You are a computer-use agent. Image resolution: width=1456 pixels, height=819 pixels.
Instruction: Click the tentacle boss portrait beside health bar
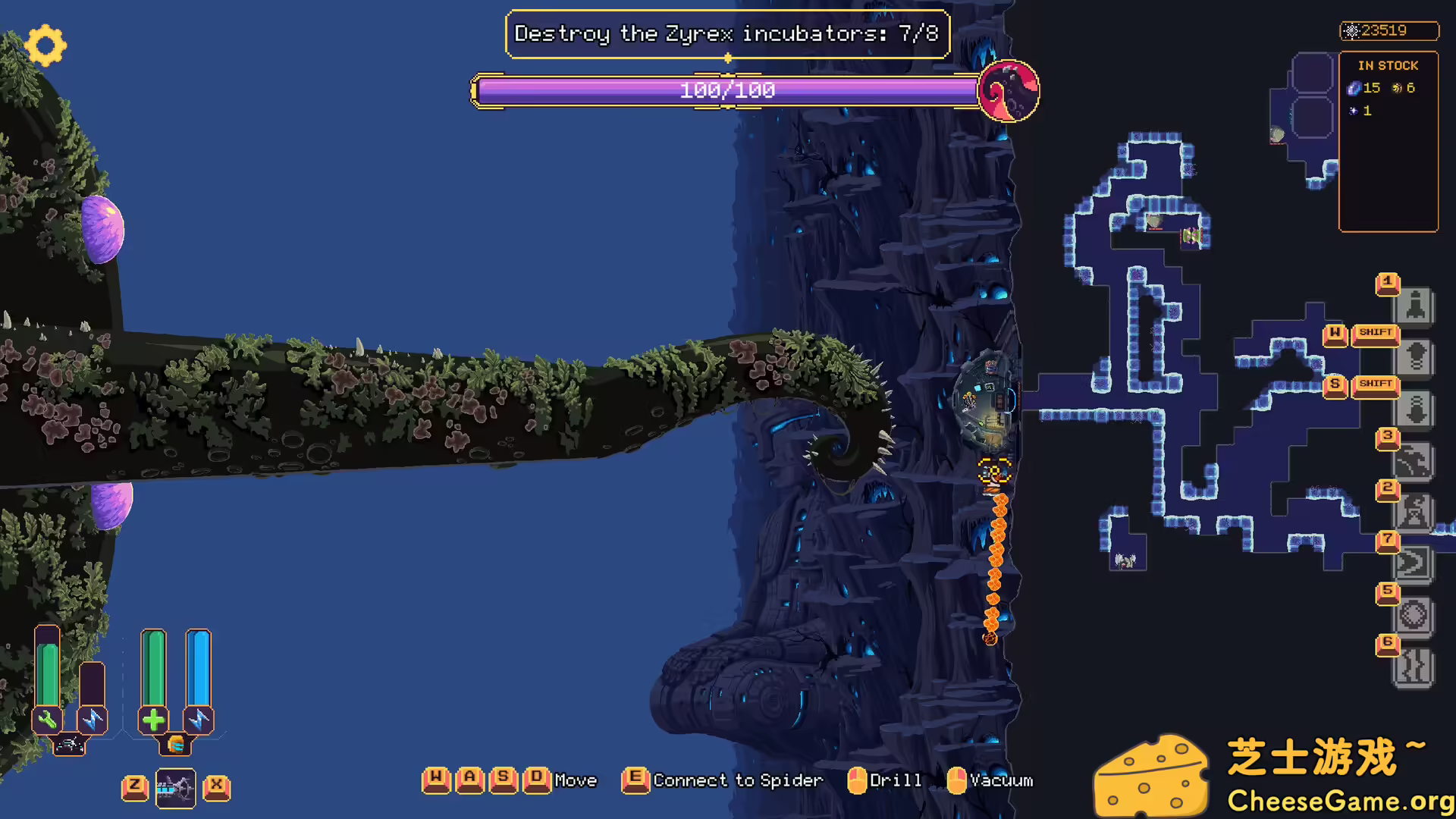pyautogui.click(x=1009, y=91)
